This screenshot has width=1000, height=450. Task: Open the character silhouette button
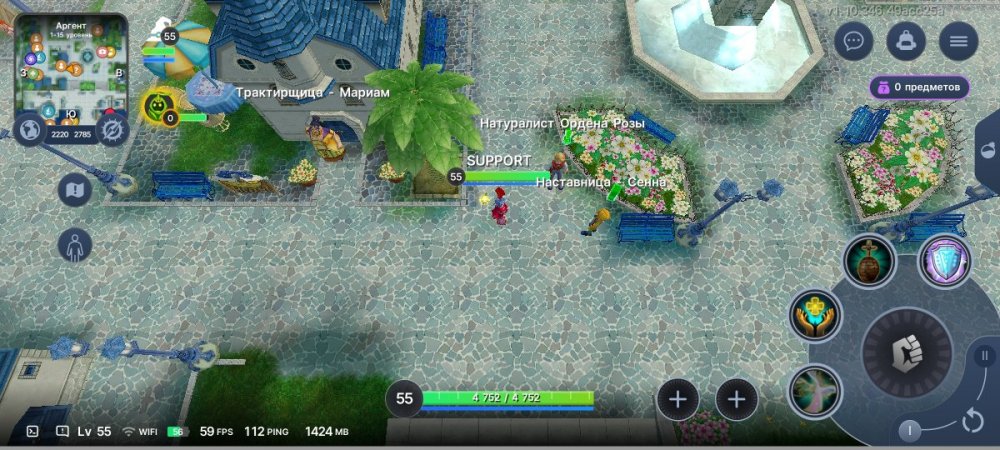[x=75, y=244]
